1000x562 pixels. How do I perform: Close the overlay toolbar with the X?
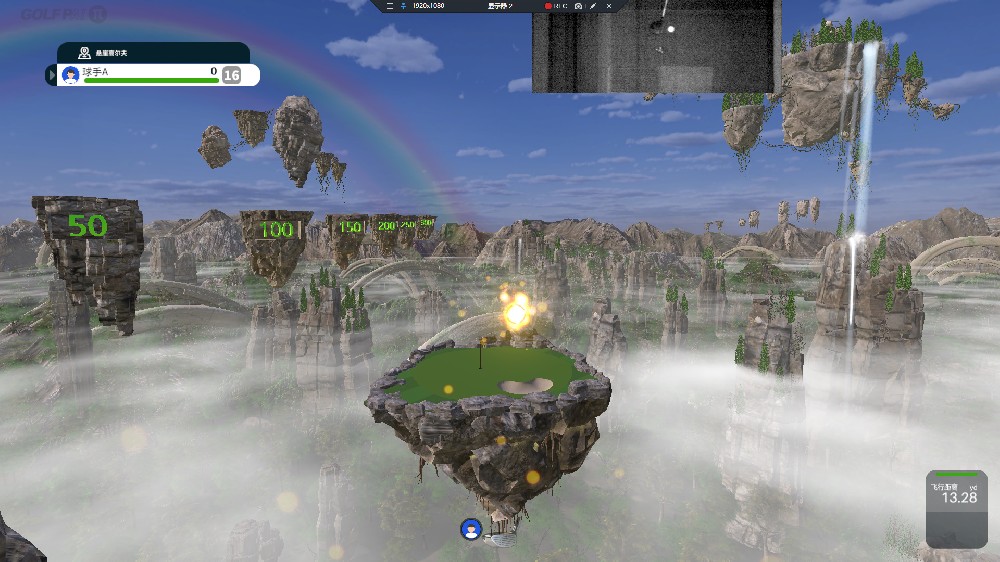coord(608,6)
